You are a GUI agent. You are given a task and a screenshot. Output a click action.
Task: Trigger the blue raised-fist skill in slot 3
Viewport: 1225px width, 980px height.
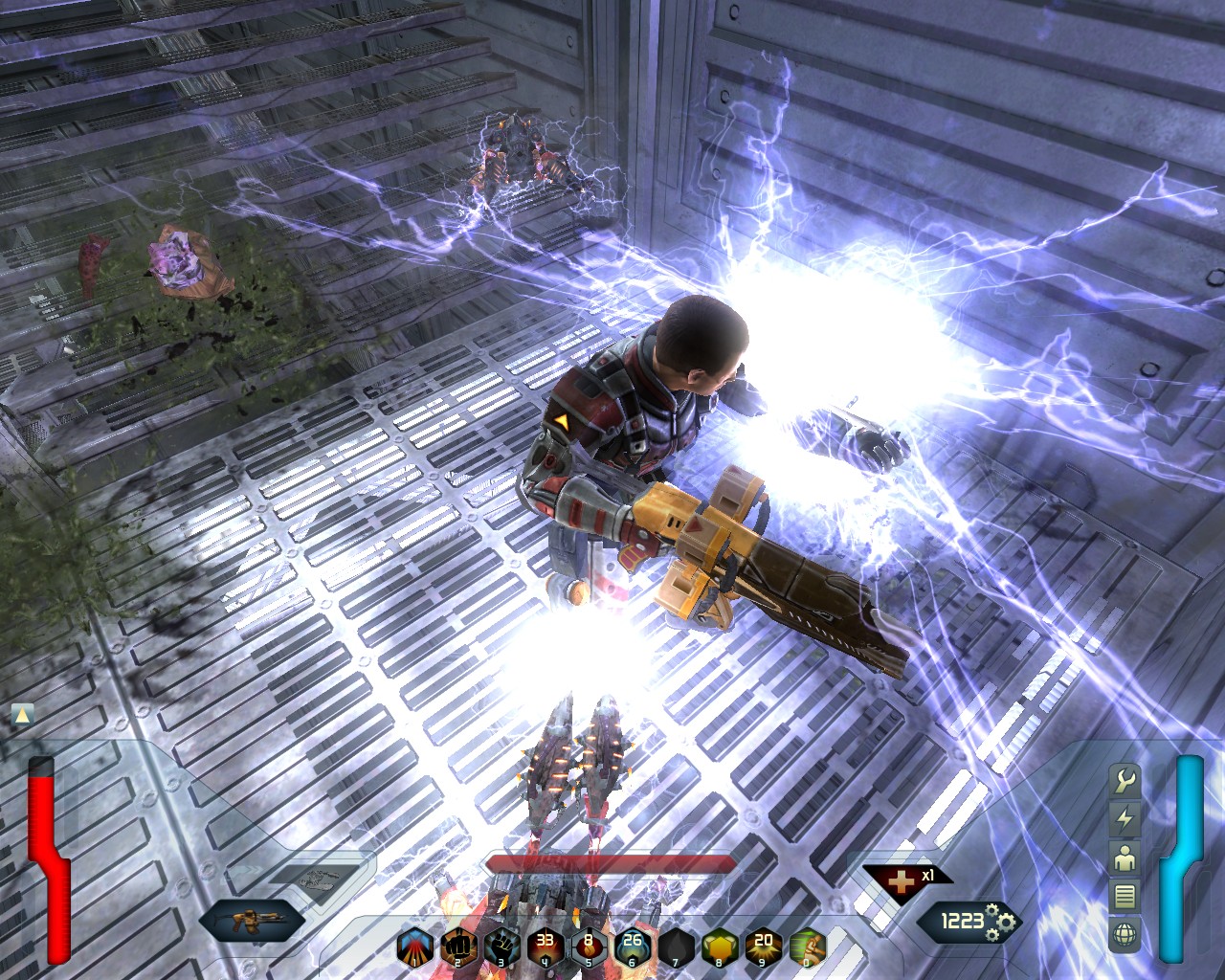pos(502,947)
